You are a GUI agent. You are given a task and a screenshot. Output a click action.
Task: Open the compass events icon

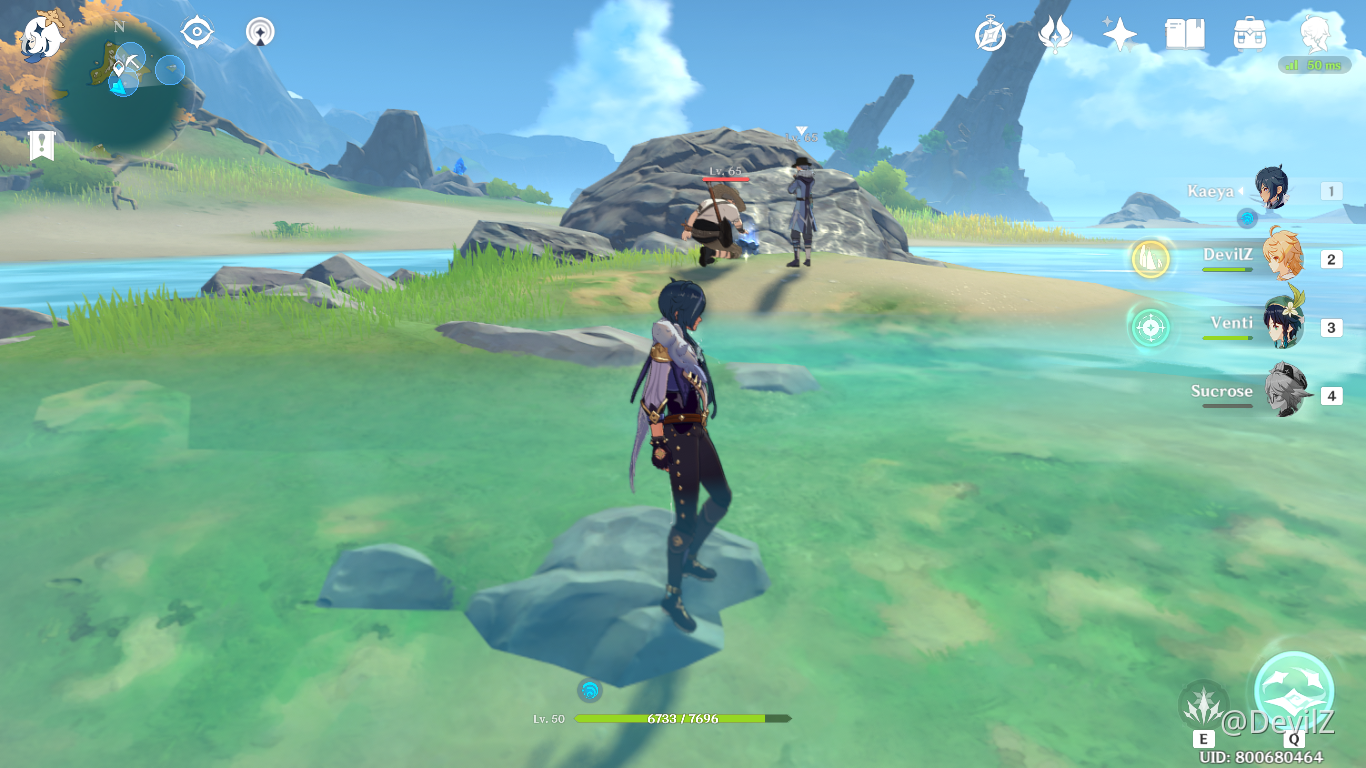(x=990, y=34)
